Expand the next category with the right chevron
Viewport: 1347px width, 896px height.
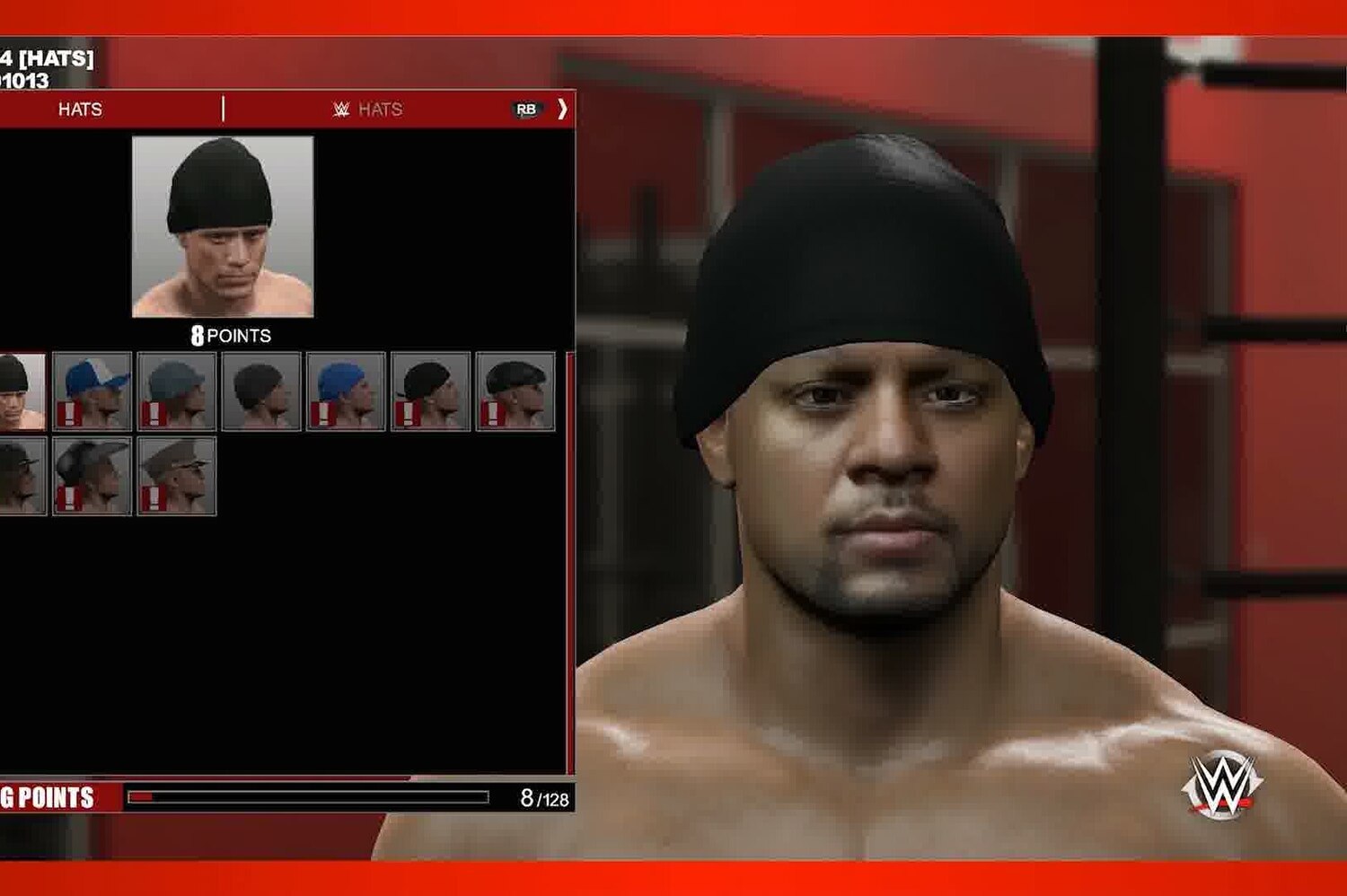[x=563, y=110]
